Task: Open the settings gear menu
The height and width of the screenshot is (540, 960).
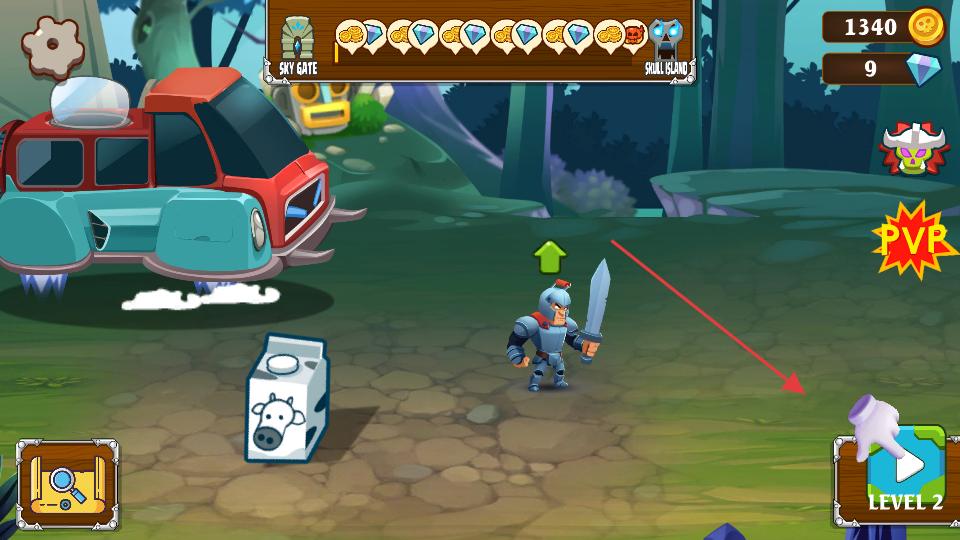Action: 51,45
